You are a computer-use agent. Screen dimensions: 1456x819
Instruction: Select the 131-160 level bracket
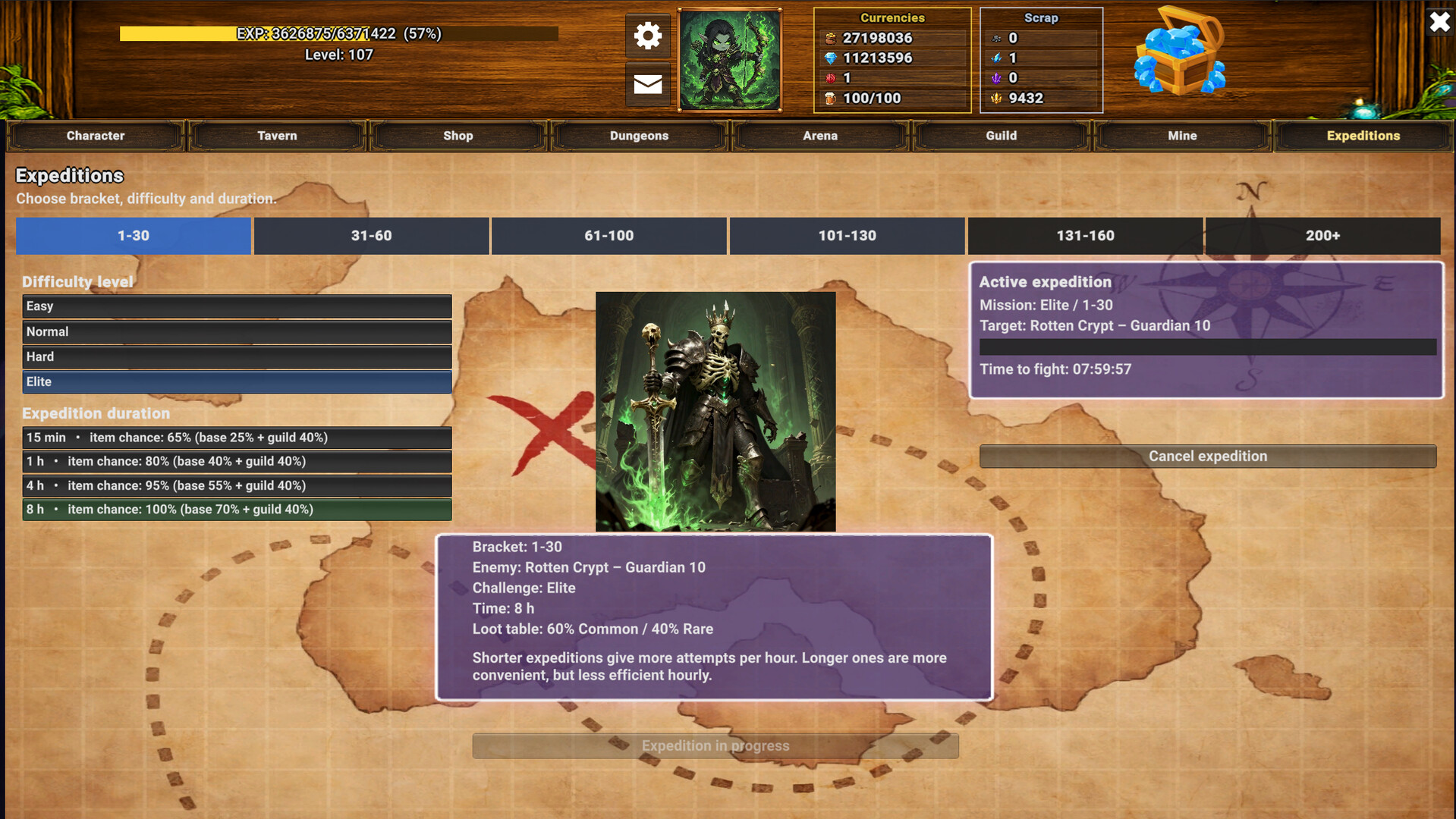tap(1085, 236)
